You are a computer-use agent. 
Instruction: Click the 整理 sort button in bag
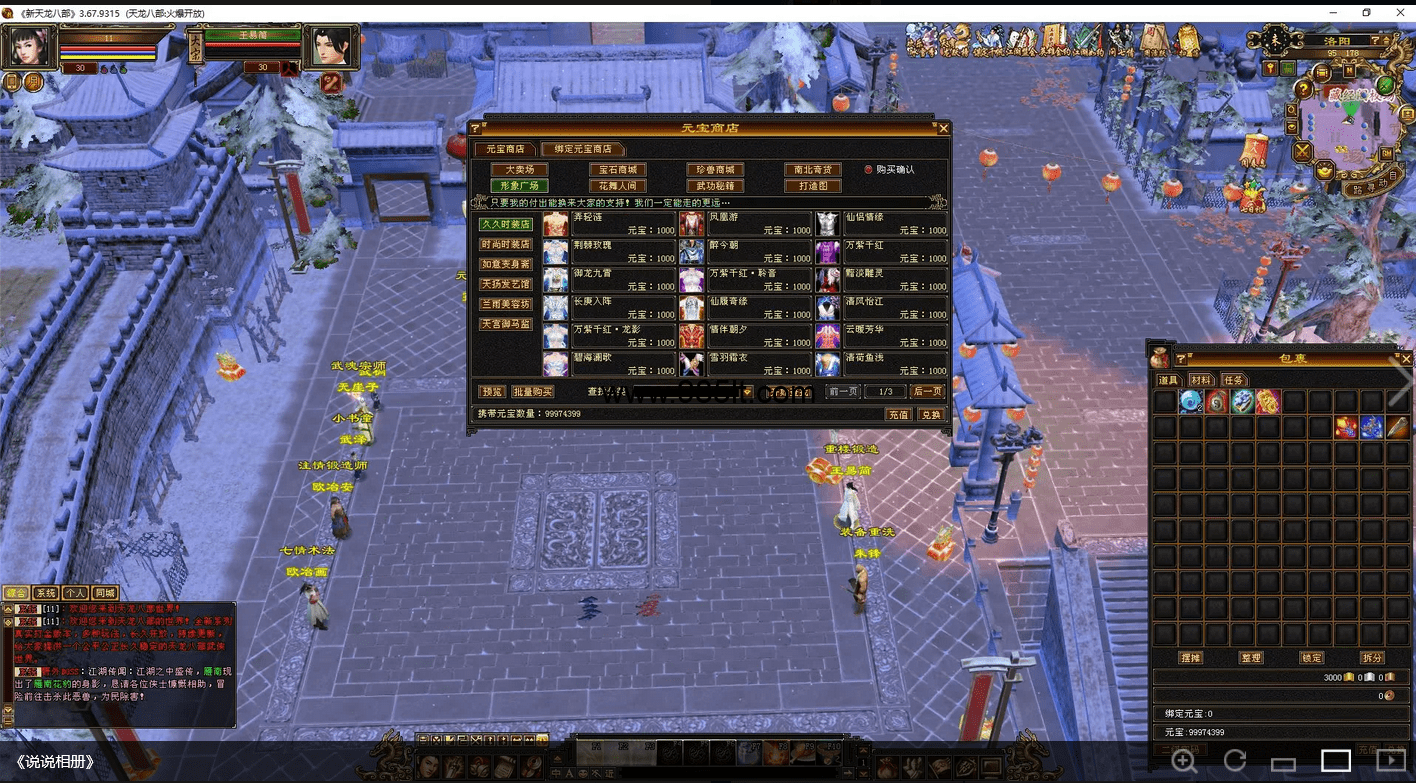(x=1251, y=658)
